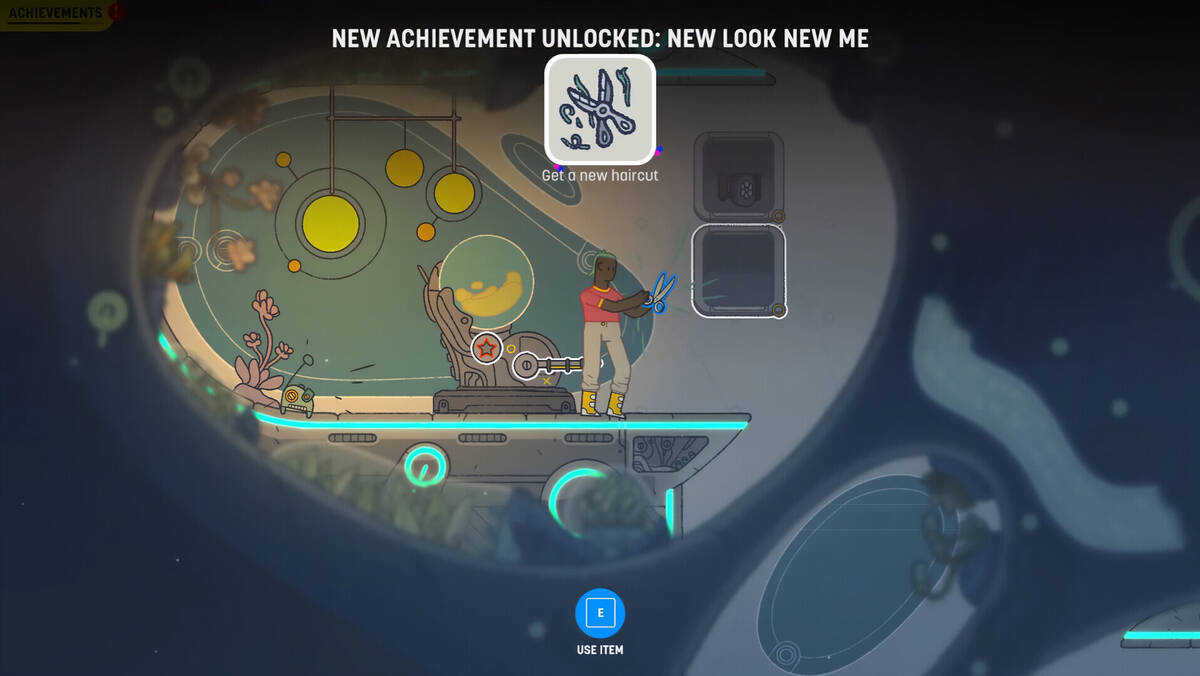Open the Achievements tab
This screenshot has width=1200, height=676.
(x=56, y=14)
